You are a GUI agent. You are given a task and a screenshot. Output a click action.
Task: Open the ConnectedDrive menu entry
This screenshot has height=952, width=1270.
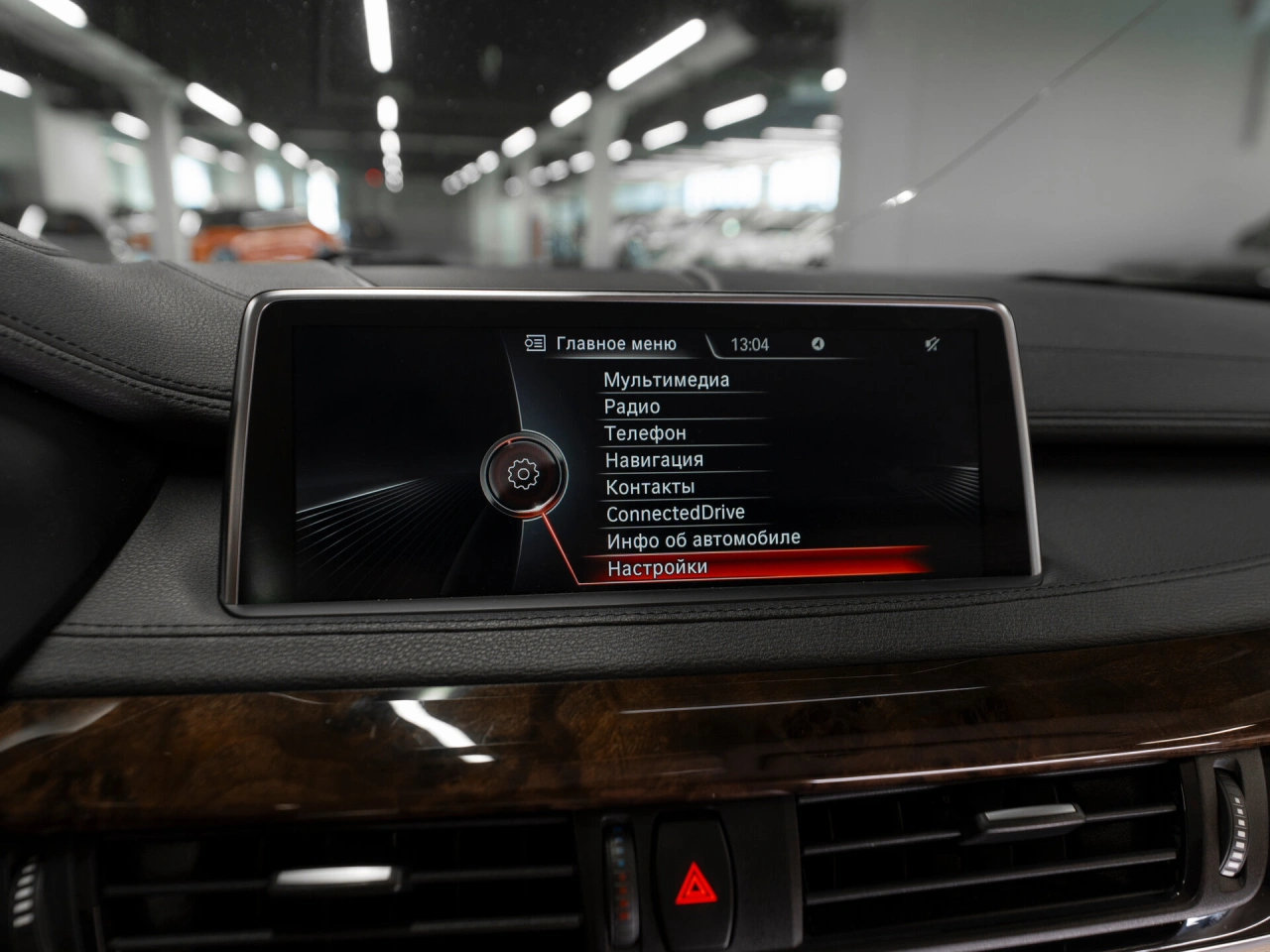tap(675, 513)
